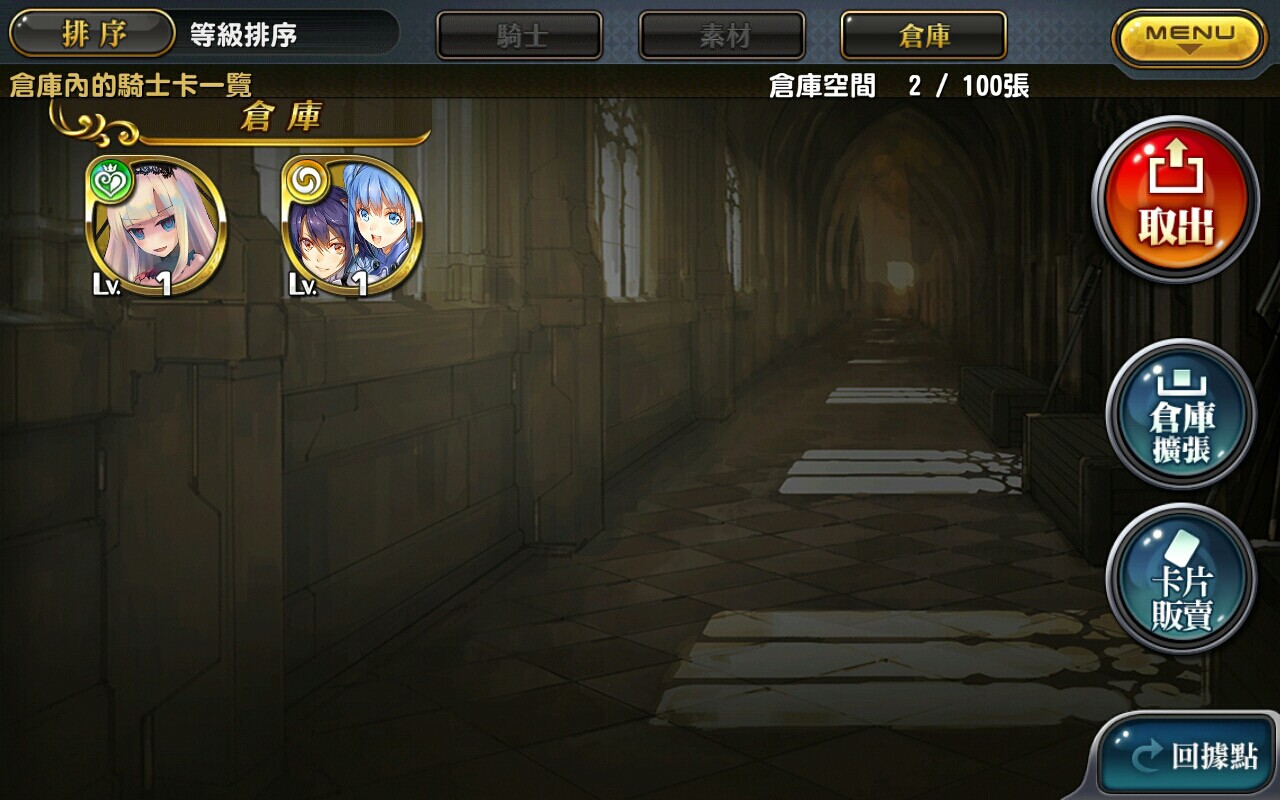This screenshot has height=800, width=1280.
Task: Select the 卡片販賣 card selling function
Action: click(1180, 578)
